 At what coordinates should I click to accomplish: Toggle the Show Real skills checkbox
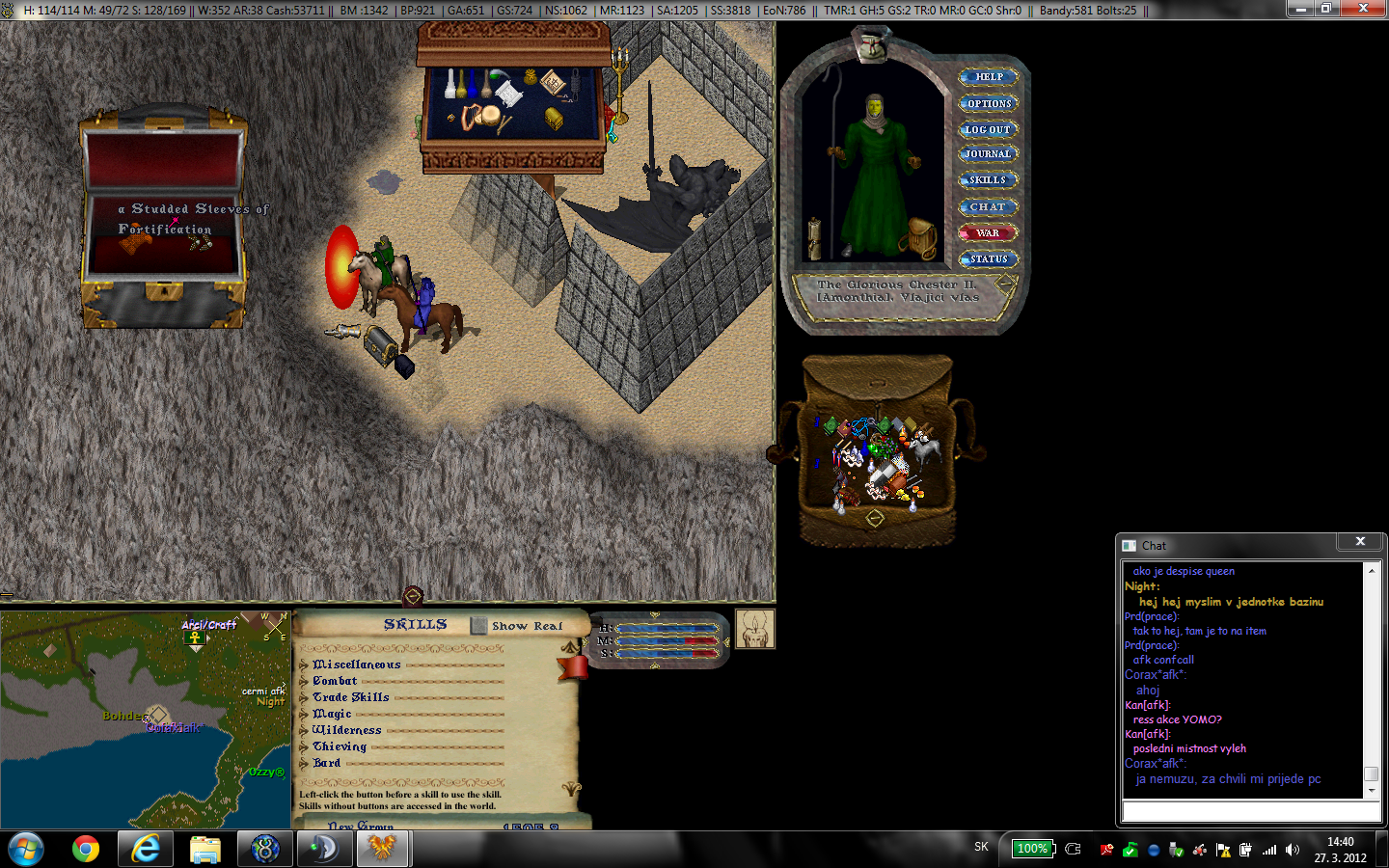tap(479, 626)
